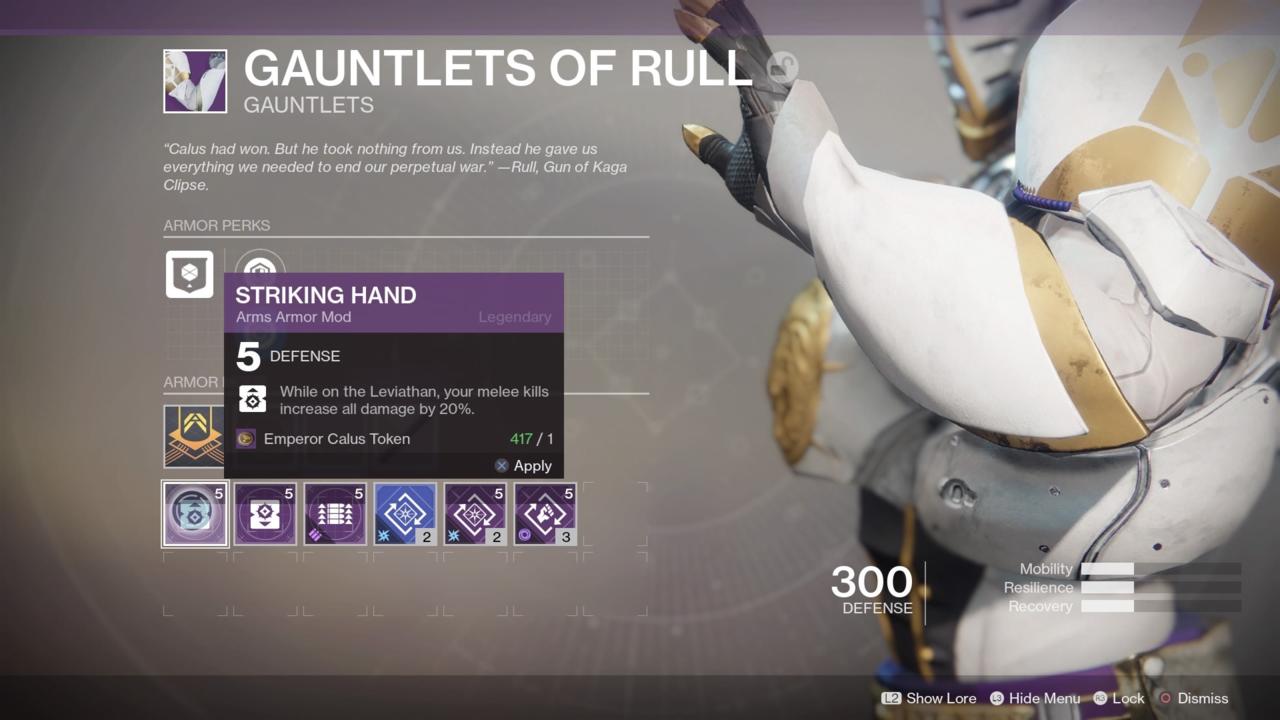This screenshot has height=720, width=1280.
Task: Select the gold chevron shader slot
Action: (x=193, y=436)
